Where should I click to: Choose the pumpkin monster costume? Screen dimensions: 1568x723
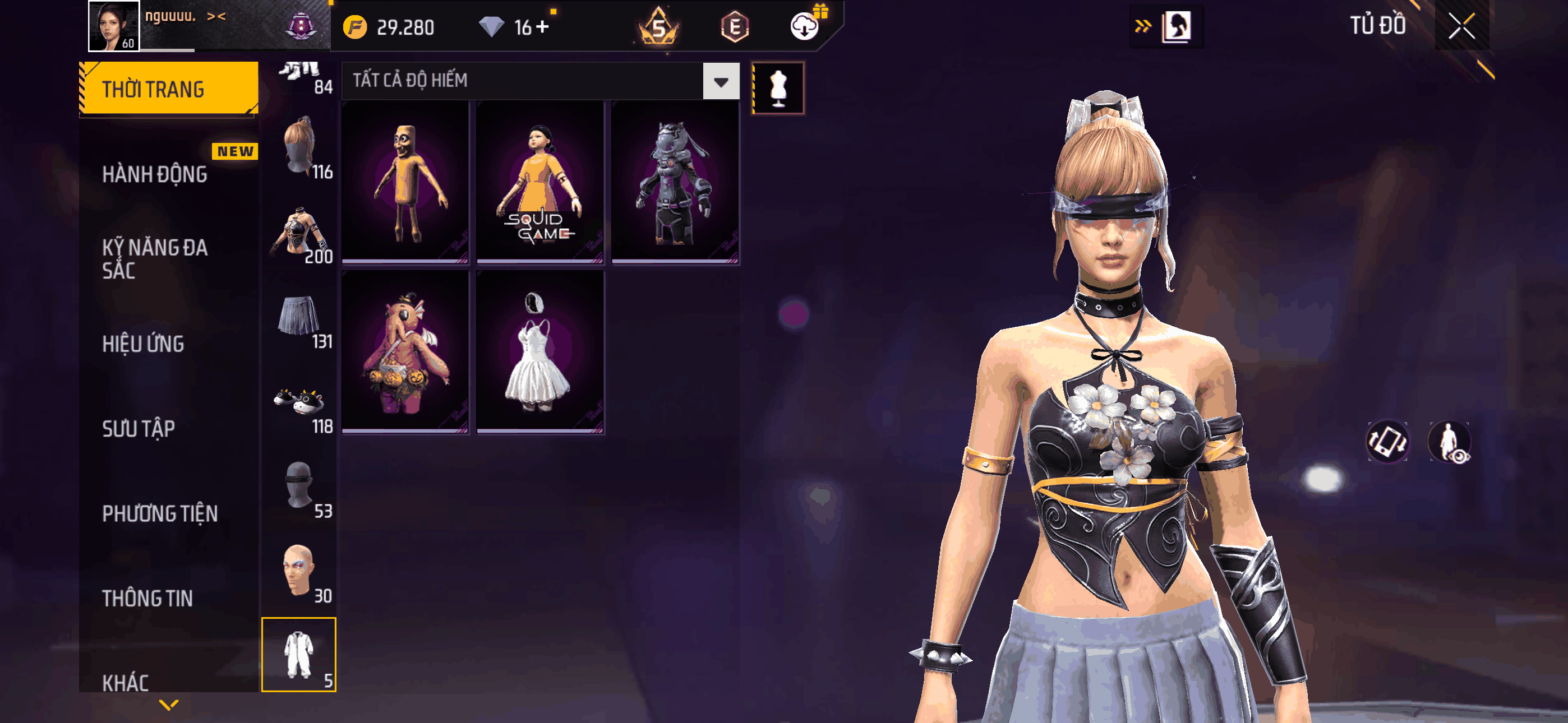point(405,352)
